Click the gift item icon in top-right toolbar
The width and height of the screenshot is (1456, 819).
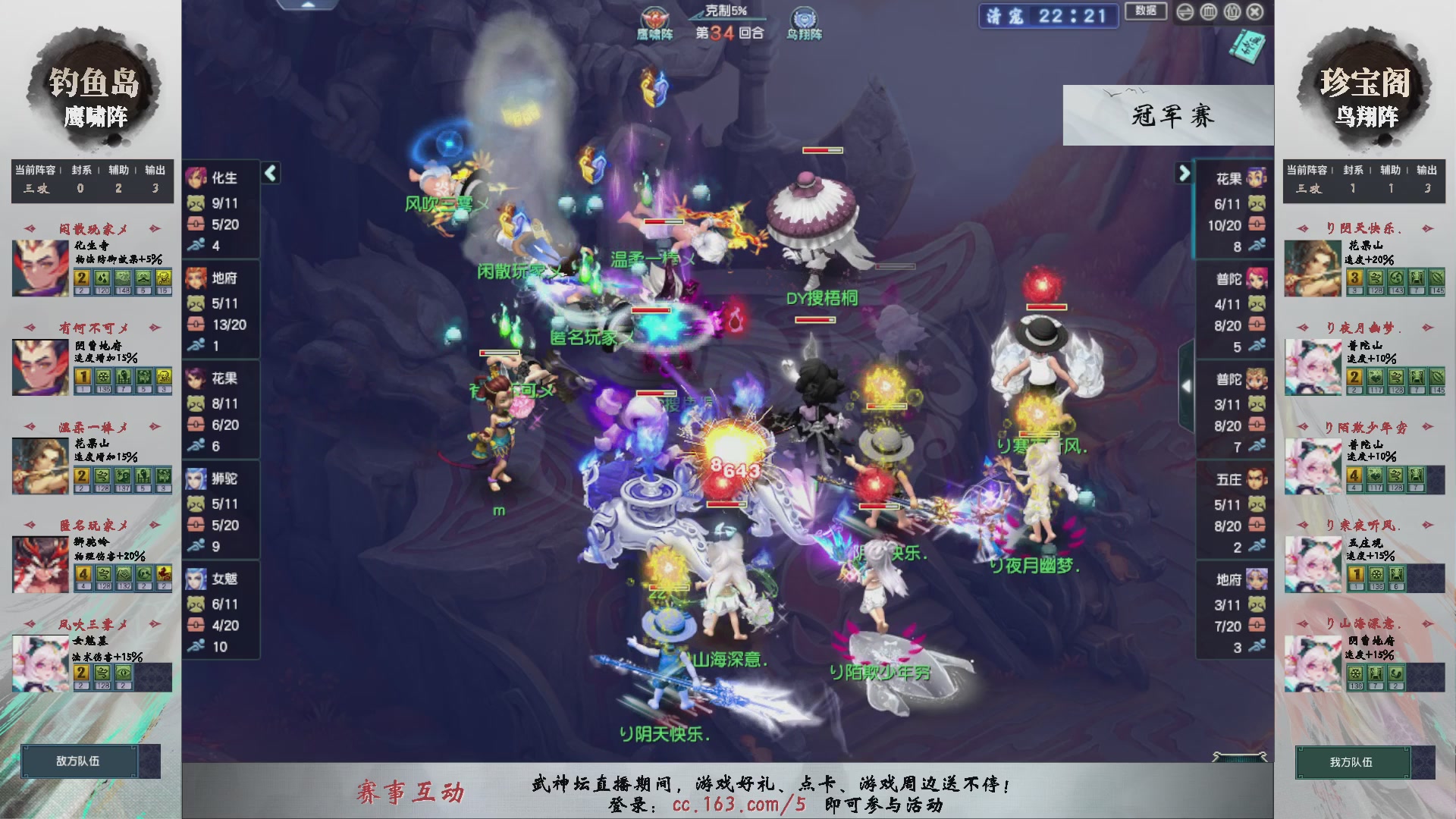[x=1232, y=11]
